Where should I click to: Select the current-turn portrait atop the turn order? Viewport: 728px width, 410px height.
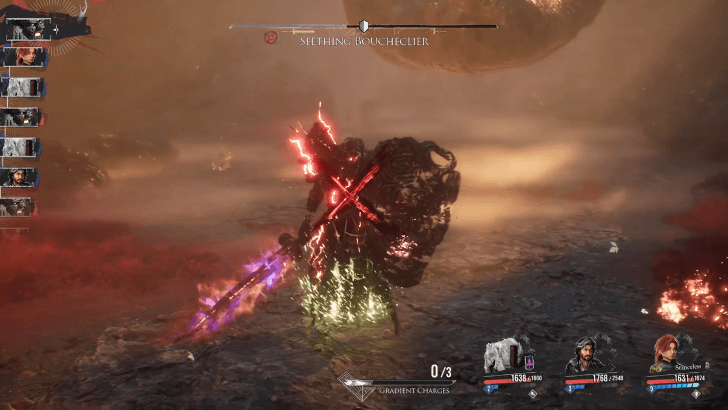pos(26,30)
